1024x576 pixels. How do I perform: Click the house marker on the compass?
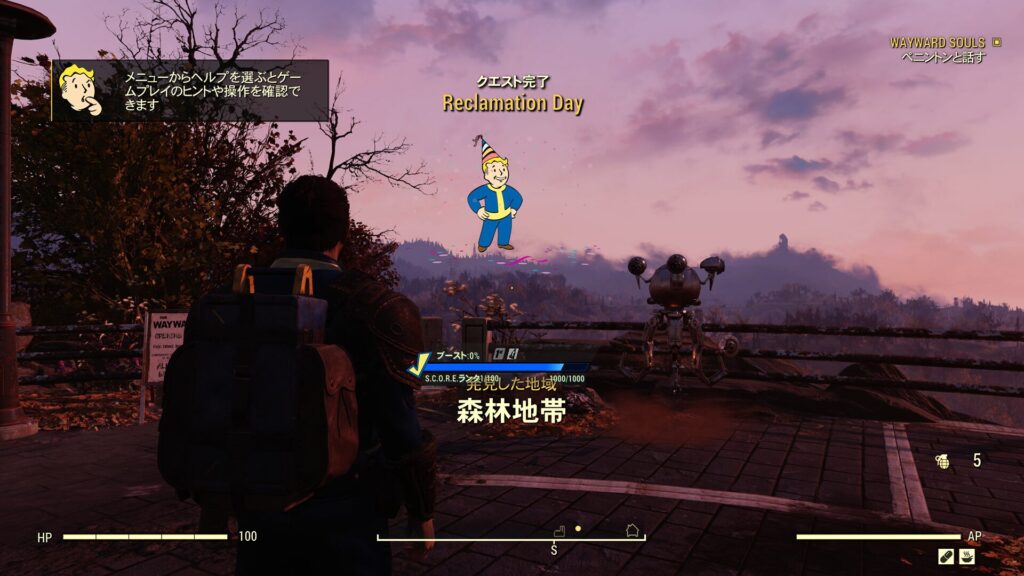(x=631, y=530)
